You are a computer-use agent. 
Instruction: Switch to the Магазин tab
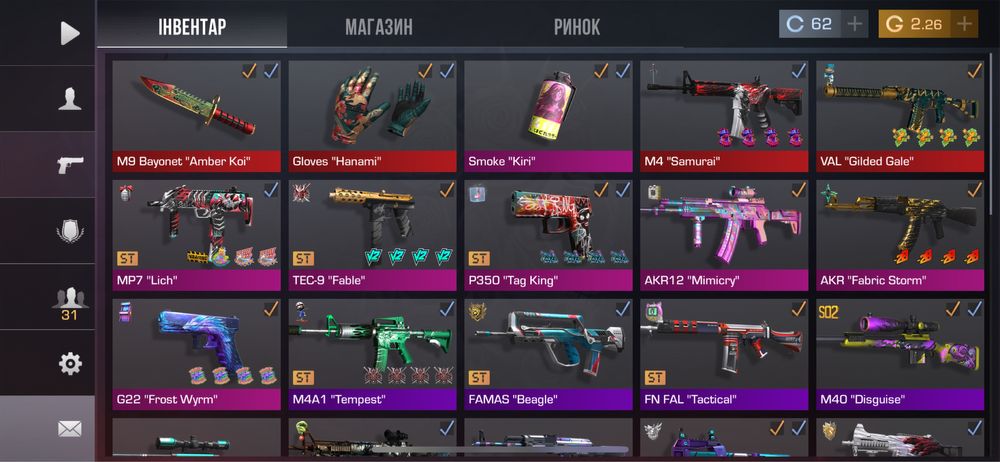click(378, 27)
